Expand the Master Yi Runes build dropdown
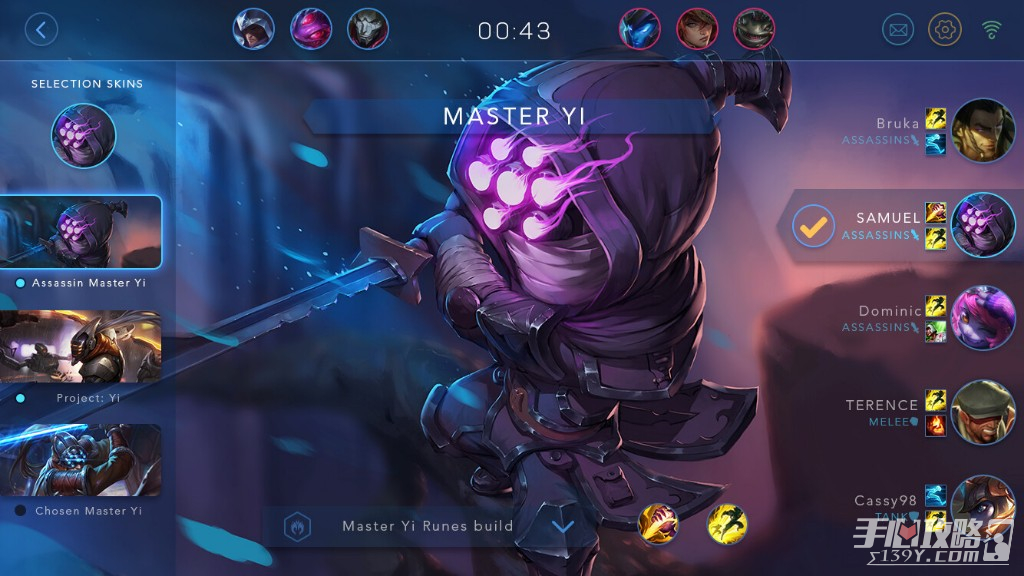The width and height of the screenshot is (1024, 576). point(563,526)
